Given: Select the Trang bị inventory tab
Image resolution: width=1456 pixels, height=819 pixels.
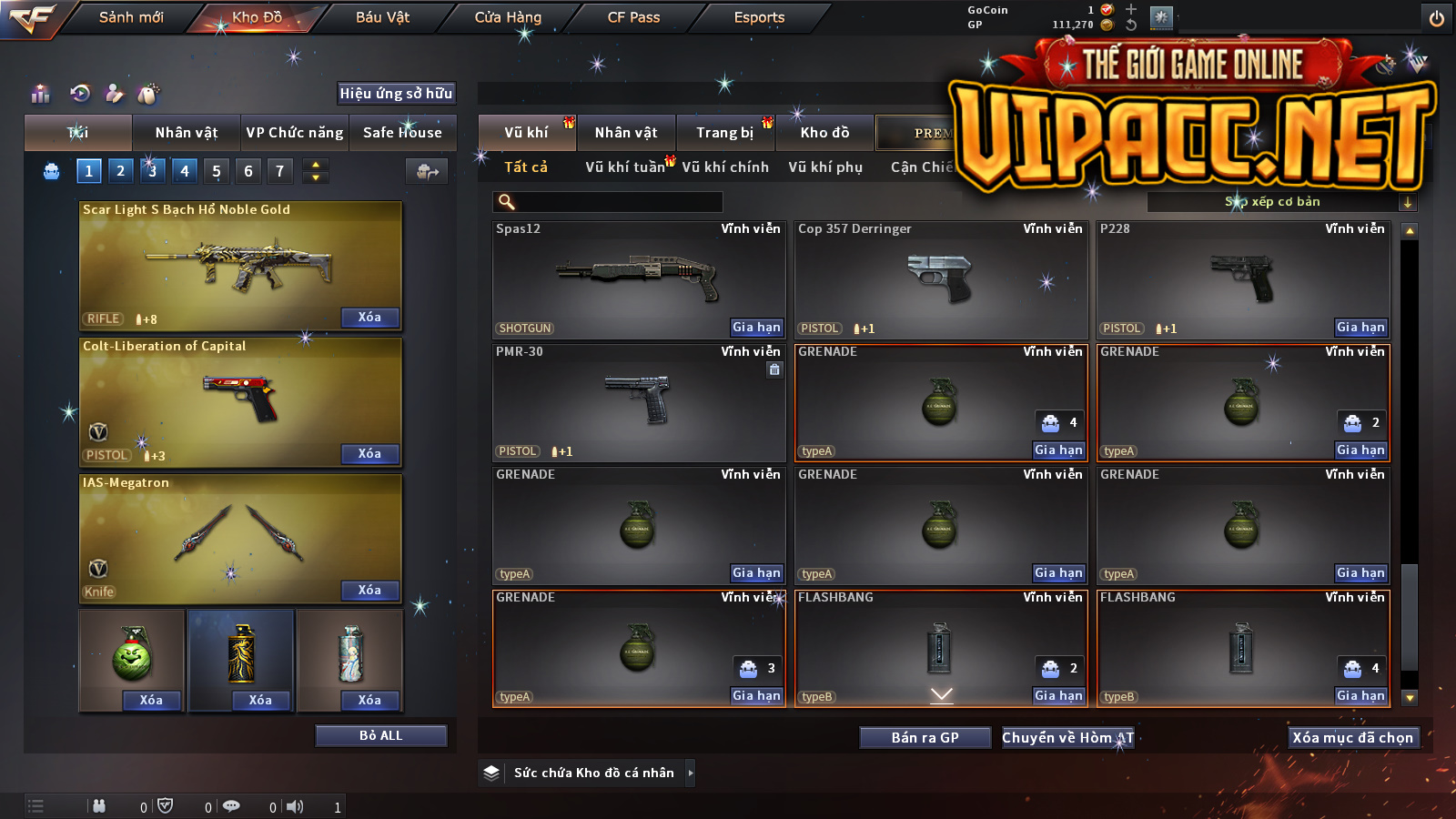Looking at the screenshot, I should (x=725, y=133).
